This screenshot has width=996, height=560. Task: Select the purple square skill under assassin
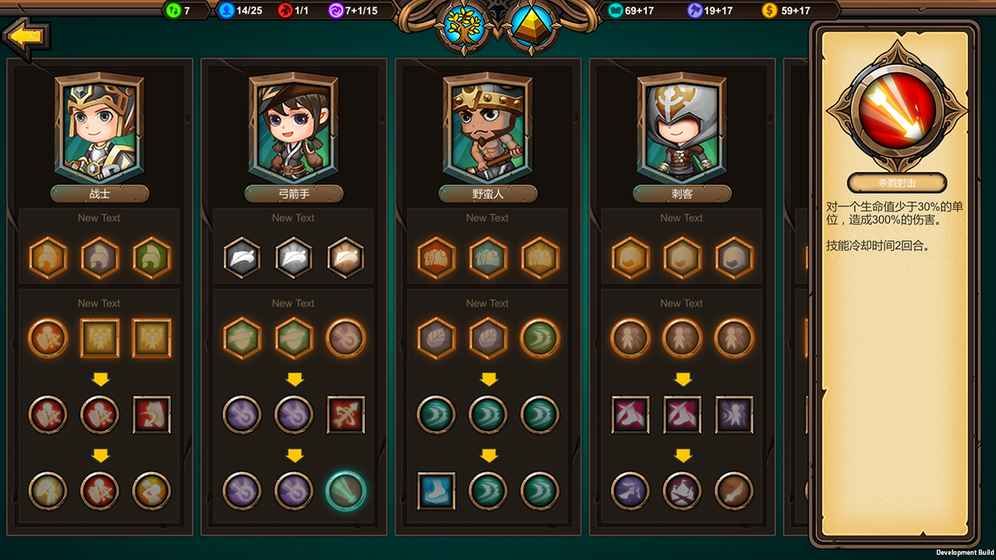[734, 414]
